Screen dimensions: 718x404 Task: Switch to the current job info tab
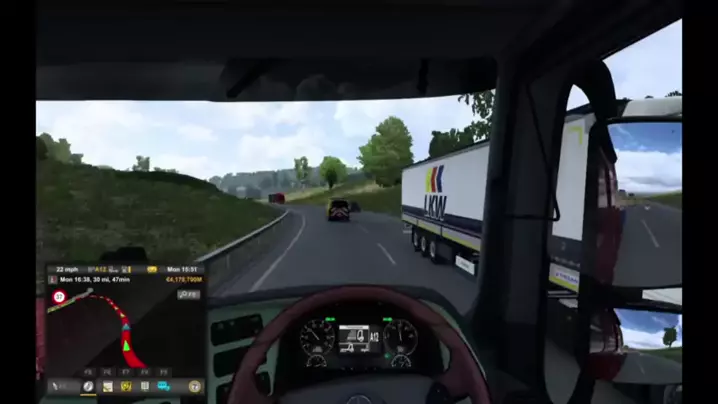tap(107, 386)
